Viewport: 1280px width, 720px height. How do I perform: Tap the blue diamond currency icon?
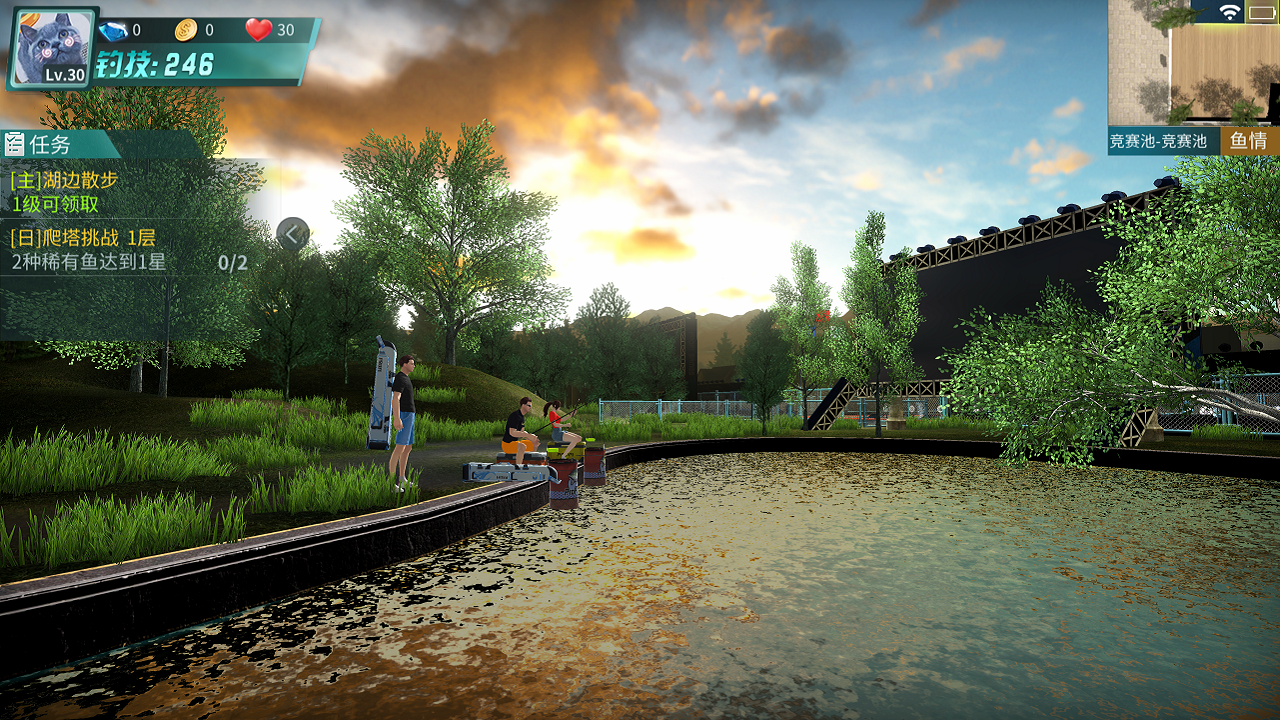(112, 31)
